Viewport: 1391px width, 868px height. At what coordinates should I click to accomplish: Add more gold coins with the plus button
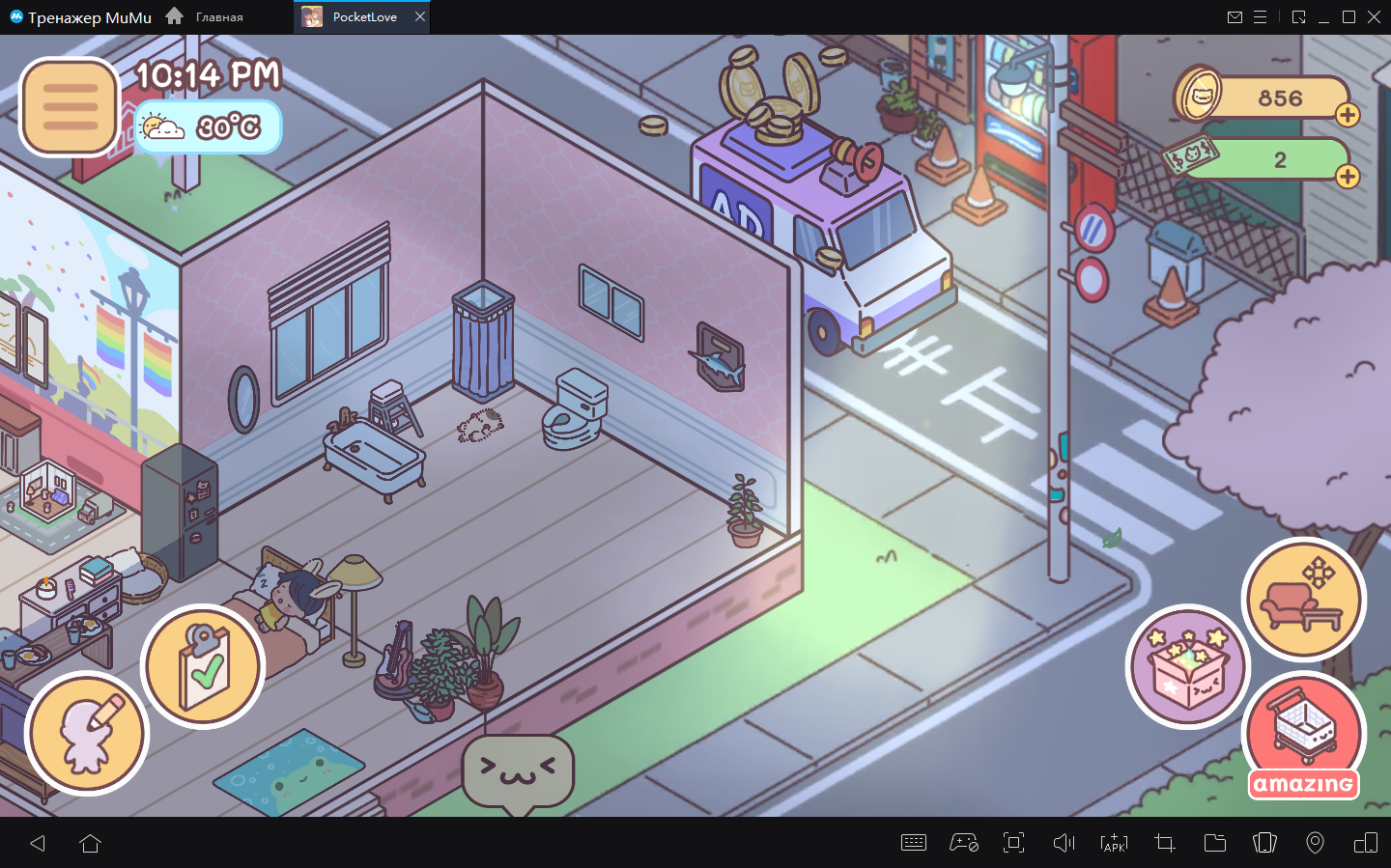click(1348, 115)
